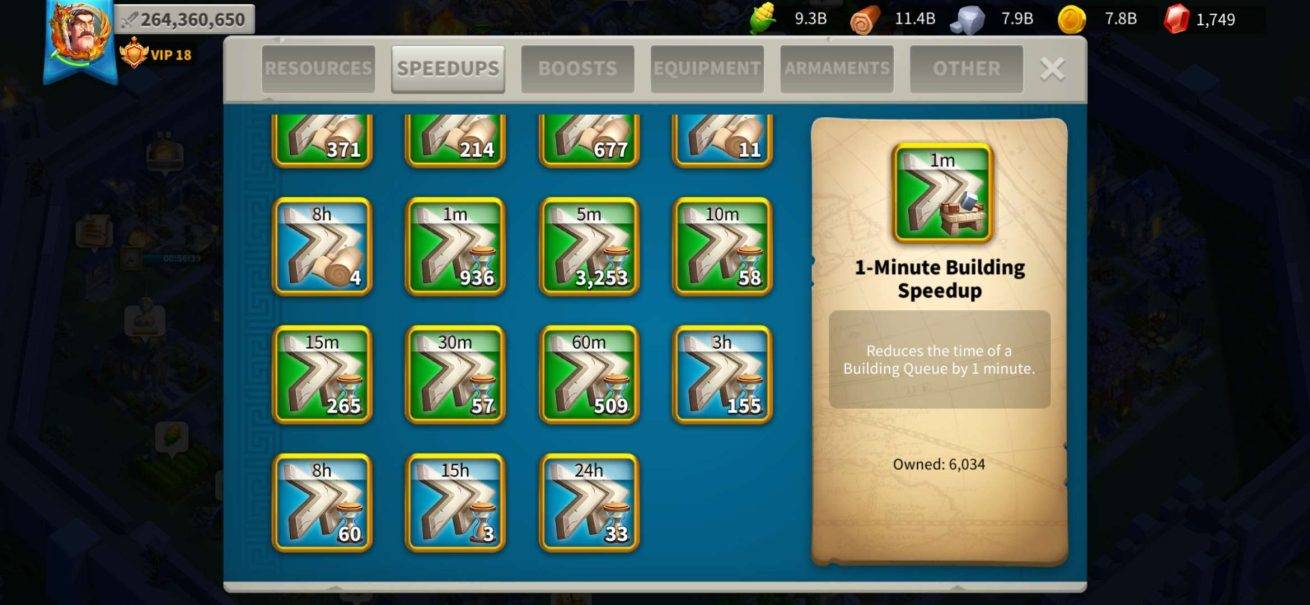Choose the 60m speedup stack of 509
1310x605 pixels.
tap(589, 374)
